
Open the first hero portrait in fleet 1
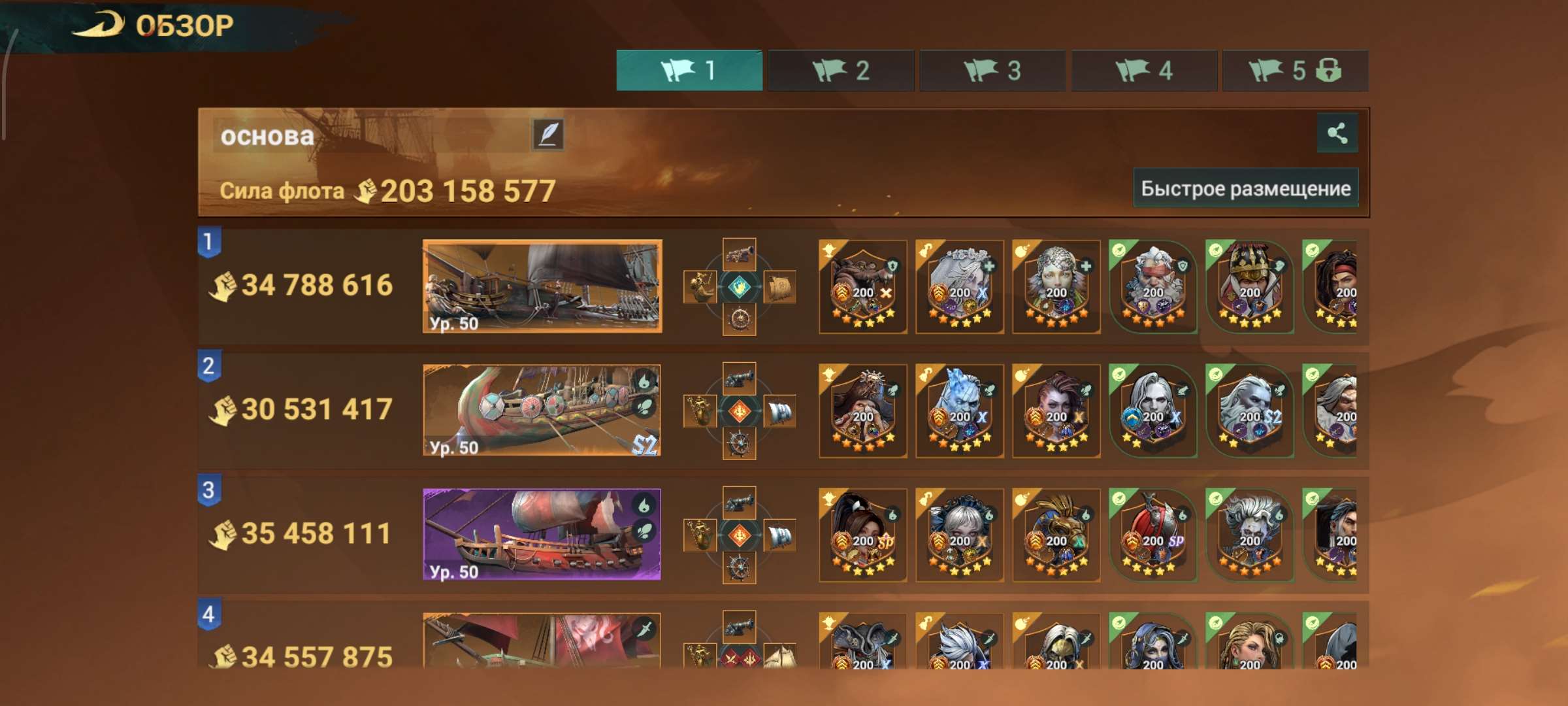click(x=862, y=286)
